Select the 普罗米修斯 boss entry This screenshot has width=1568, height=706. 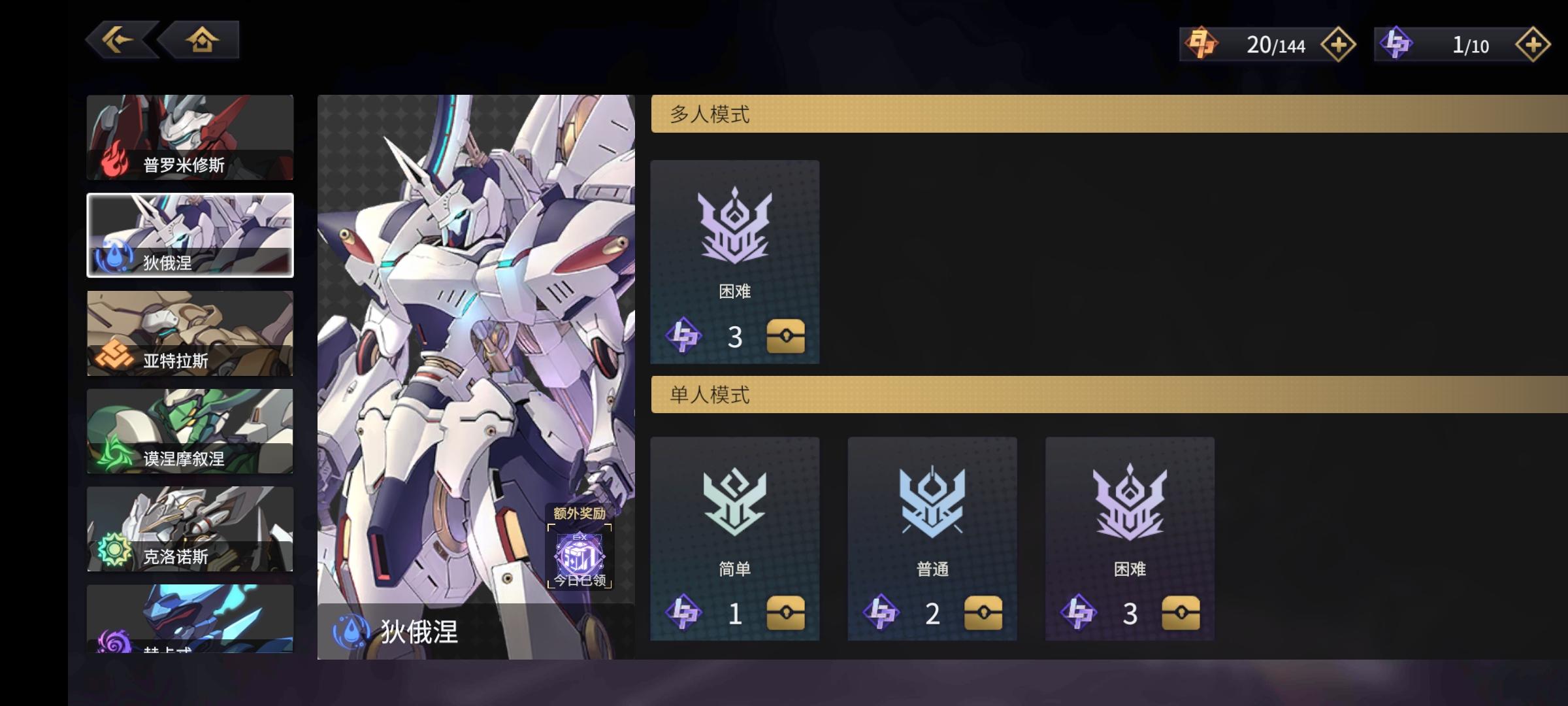coord(189,137)
